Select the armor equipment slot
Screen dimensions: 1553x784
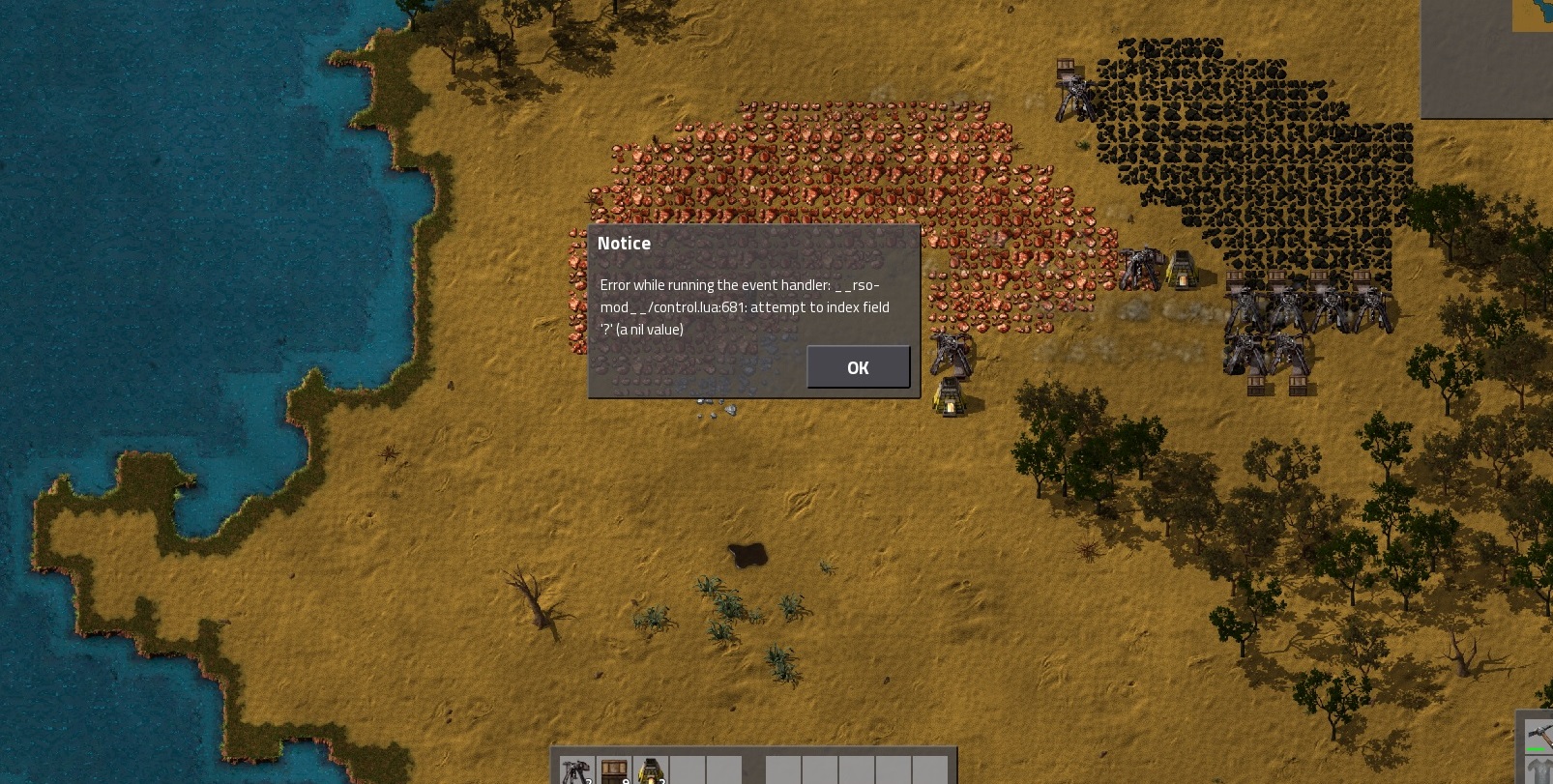pos(1538,771)
